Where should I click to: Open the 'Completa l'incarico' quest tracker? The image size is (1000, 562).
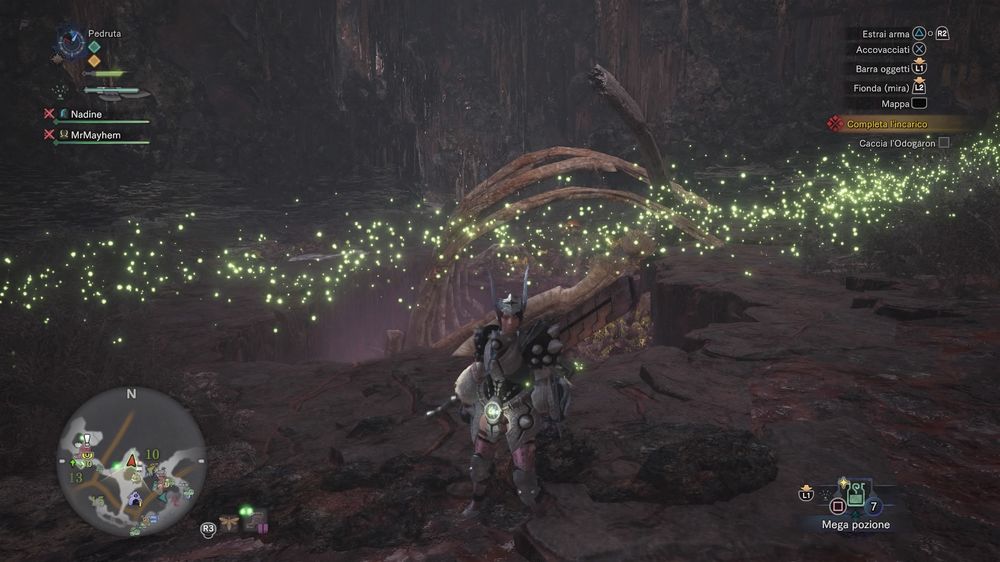point(887,124)
